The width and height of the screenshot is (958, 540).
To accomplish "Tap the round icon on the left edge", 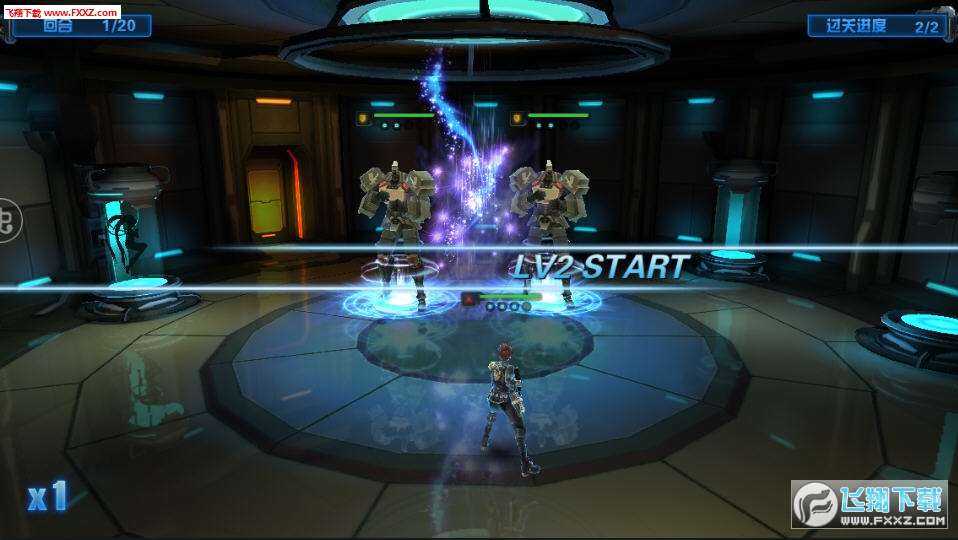I will click(x=7, y=219).
